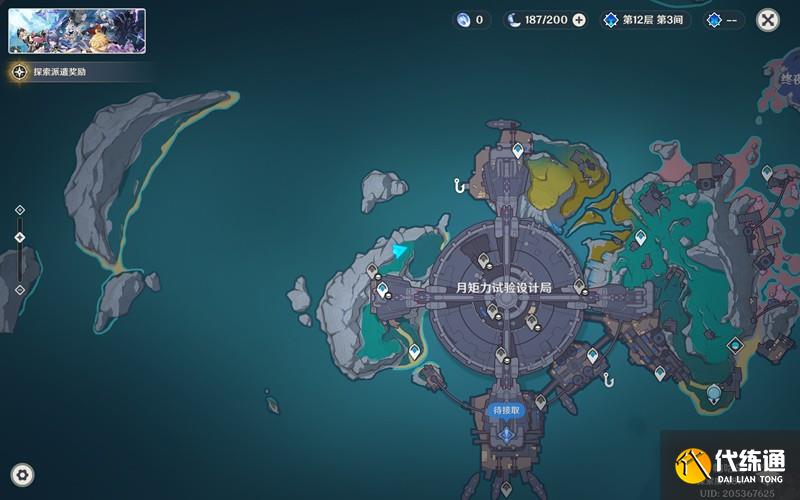Select the teleport waypoint at the facility's north tip
The image size is (800, 500).
click(x=518, y=150)
